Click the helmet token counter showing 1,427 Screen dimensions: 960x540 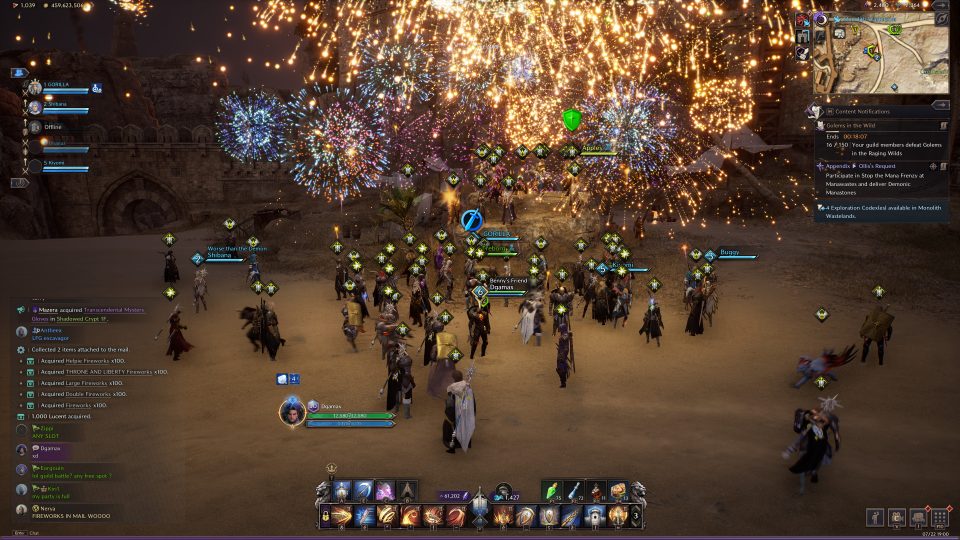point(505,496)
